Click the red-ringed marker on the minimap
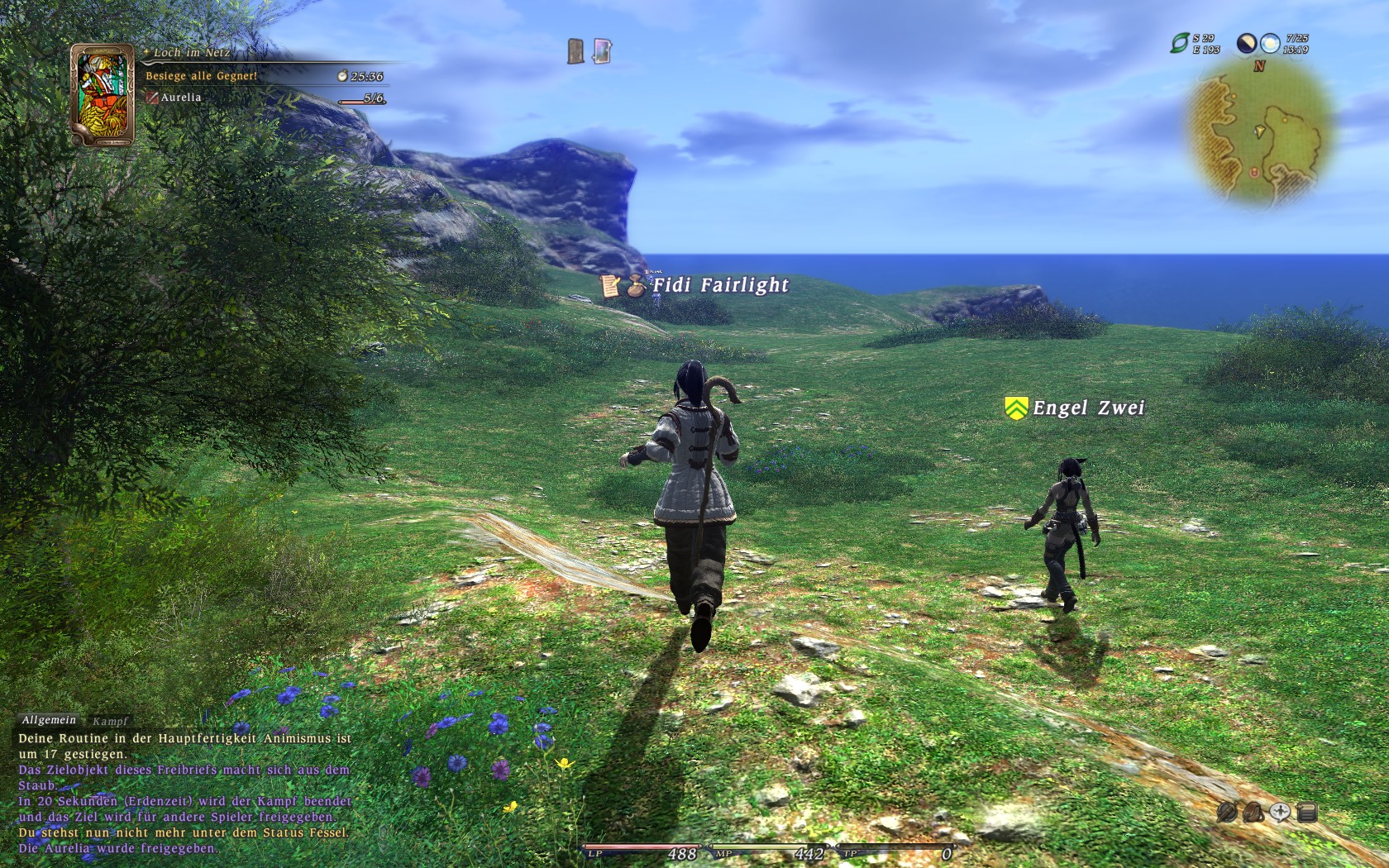 click(x=1254, y=172)
